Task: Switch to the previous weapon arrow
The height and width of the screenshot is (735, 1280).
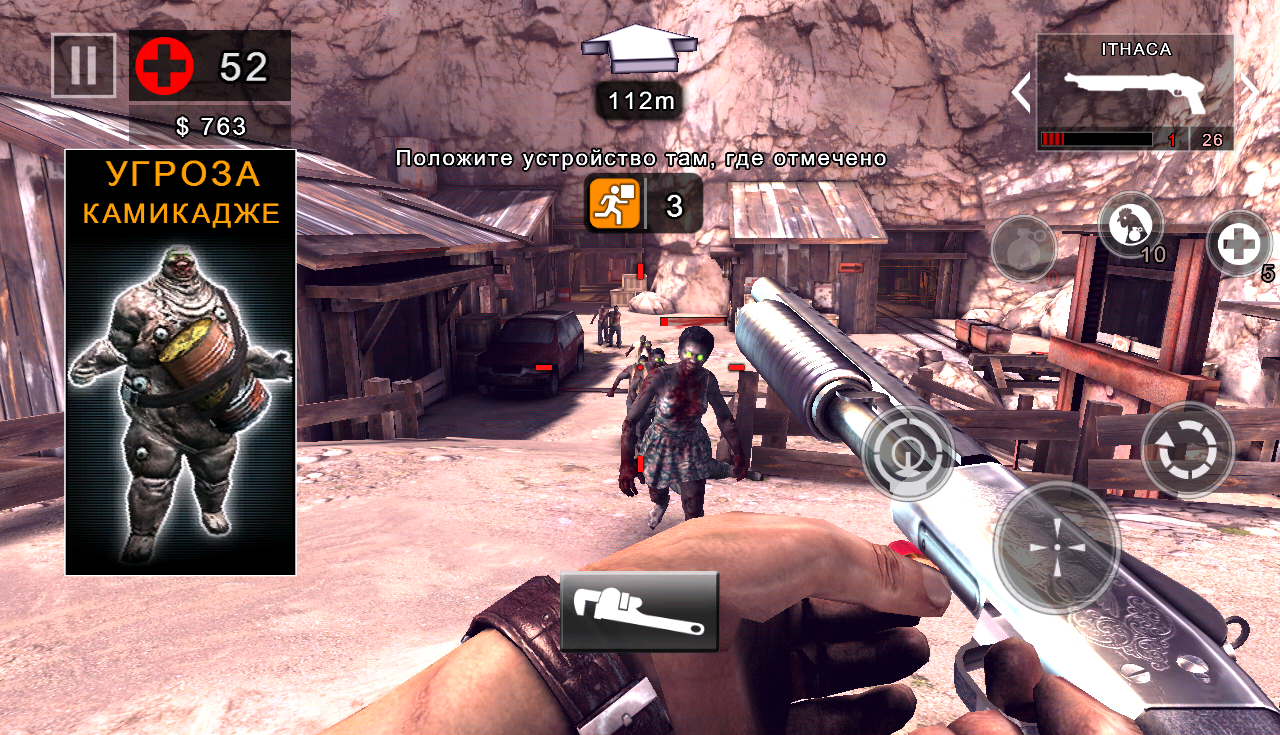Action: (1021, 92)
